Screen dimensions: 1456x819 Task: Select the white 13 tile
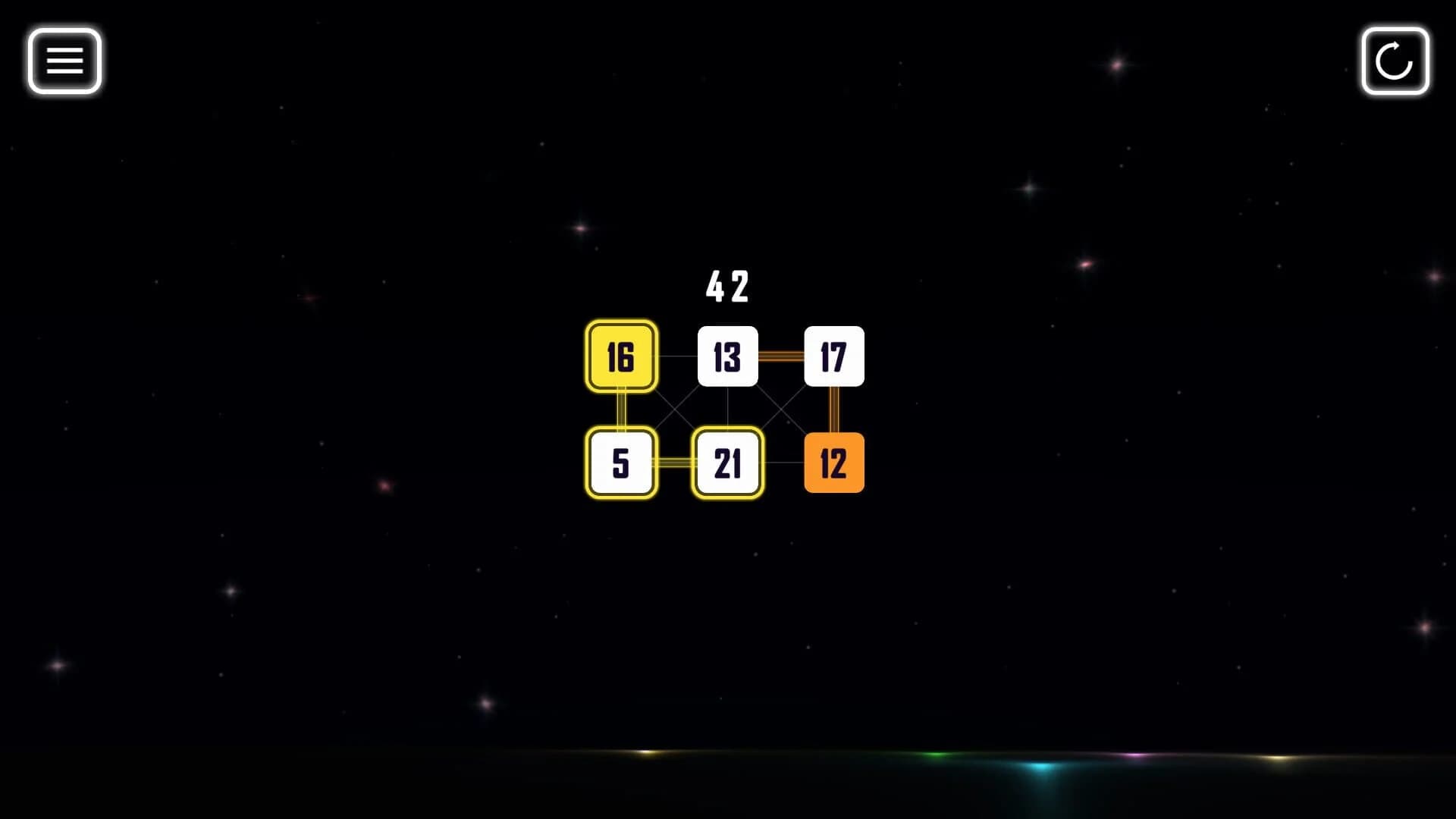click(x=726, y=358)
